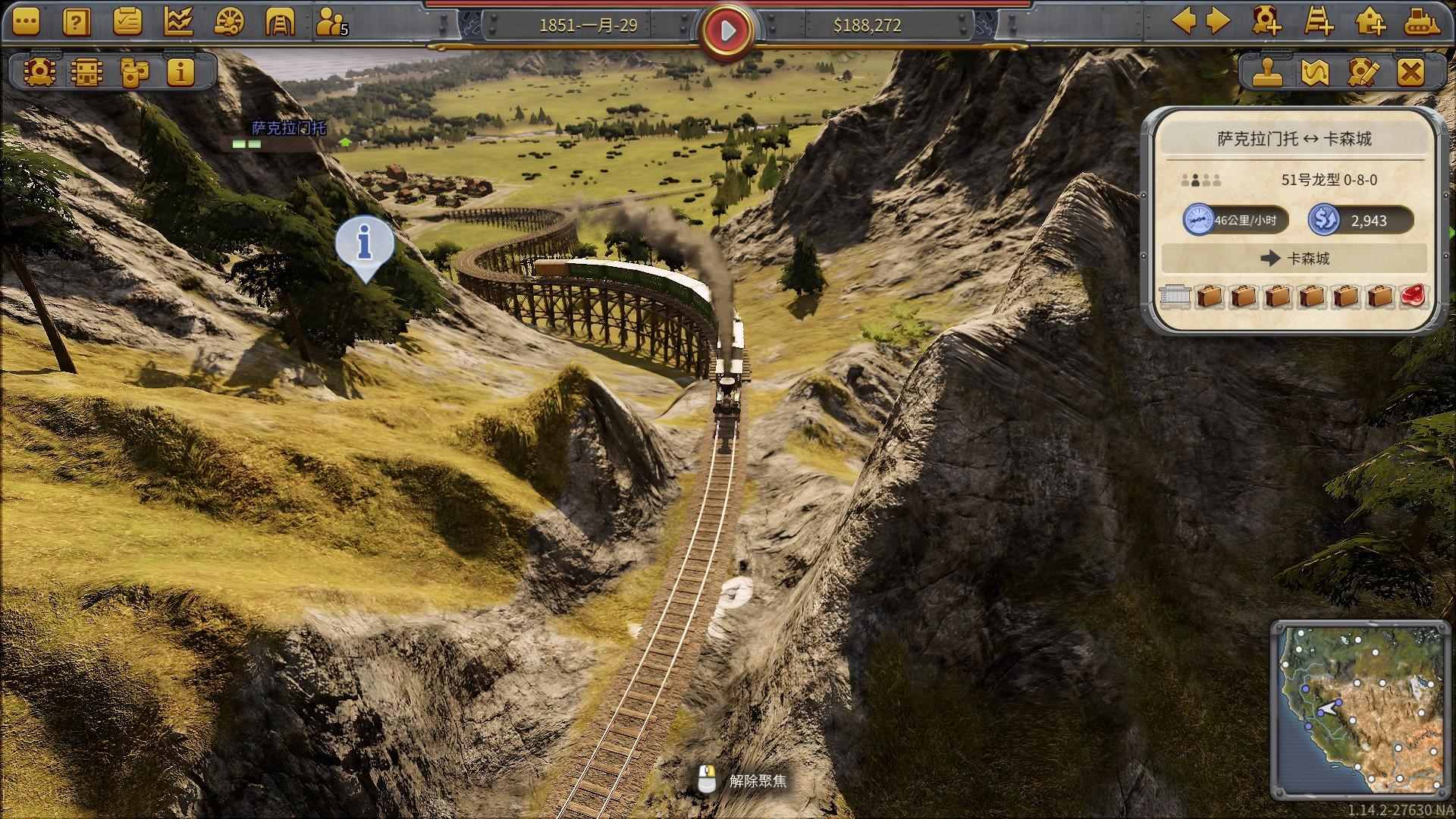
Task: Click the blue info marker bubble
Action: (x=365, y=243)
